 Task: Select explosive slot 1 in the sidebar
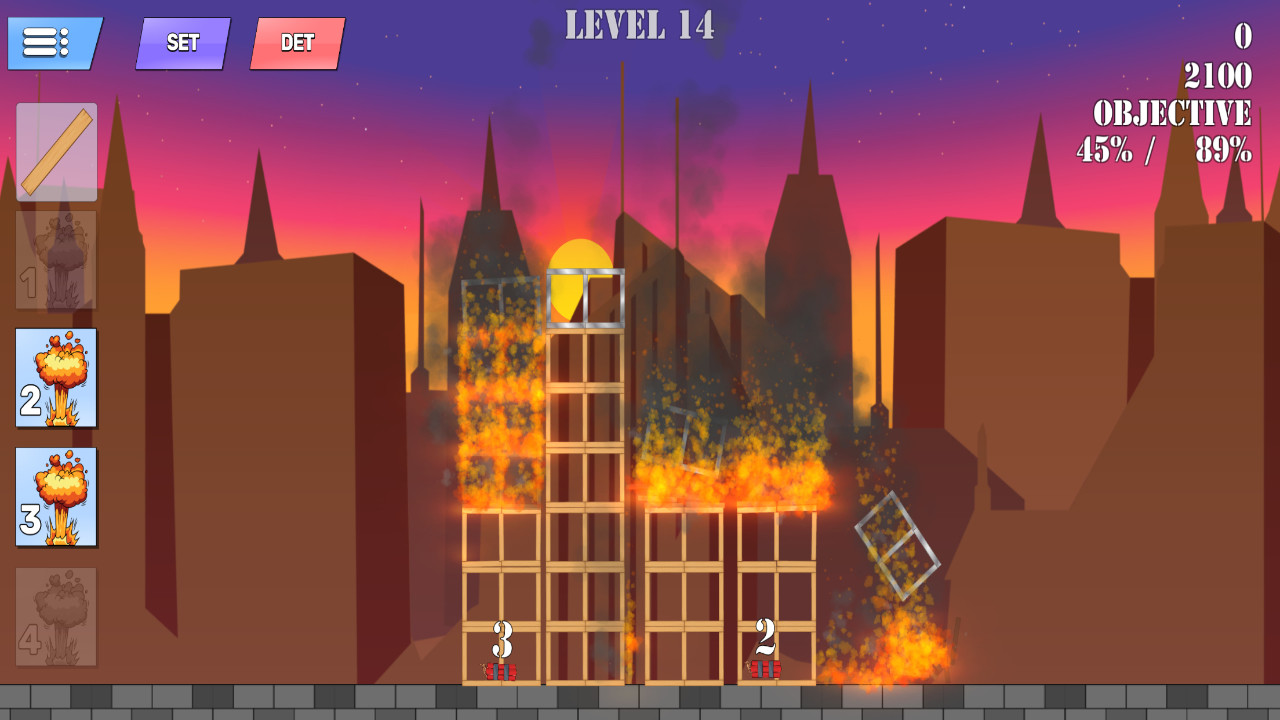click(x=55, y=265)
